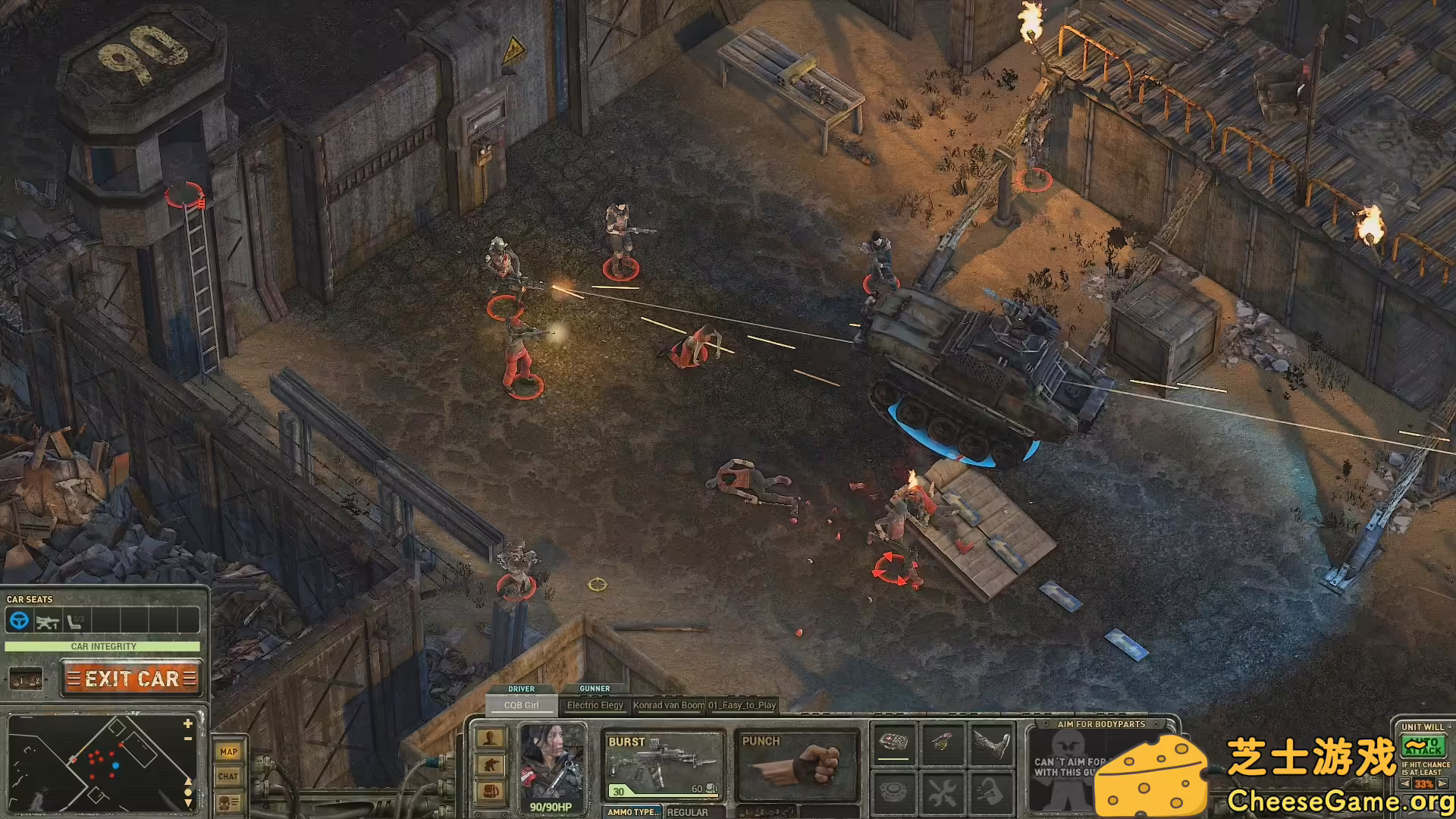Select the Konrad van Boom tab
This screenshot has height=819, width=1456.
pos(669,705)
